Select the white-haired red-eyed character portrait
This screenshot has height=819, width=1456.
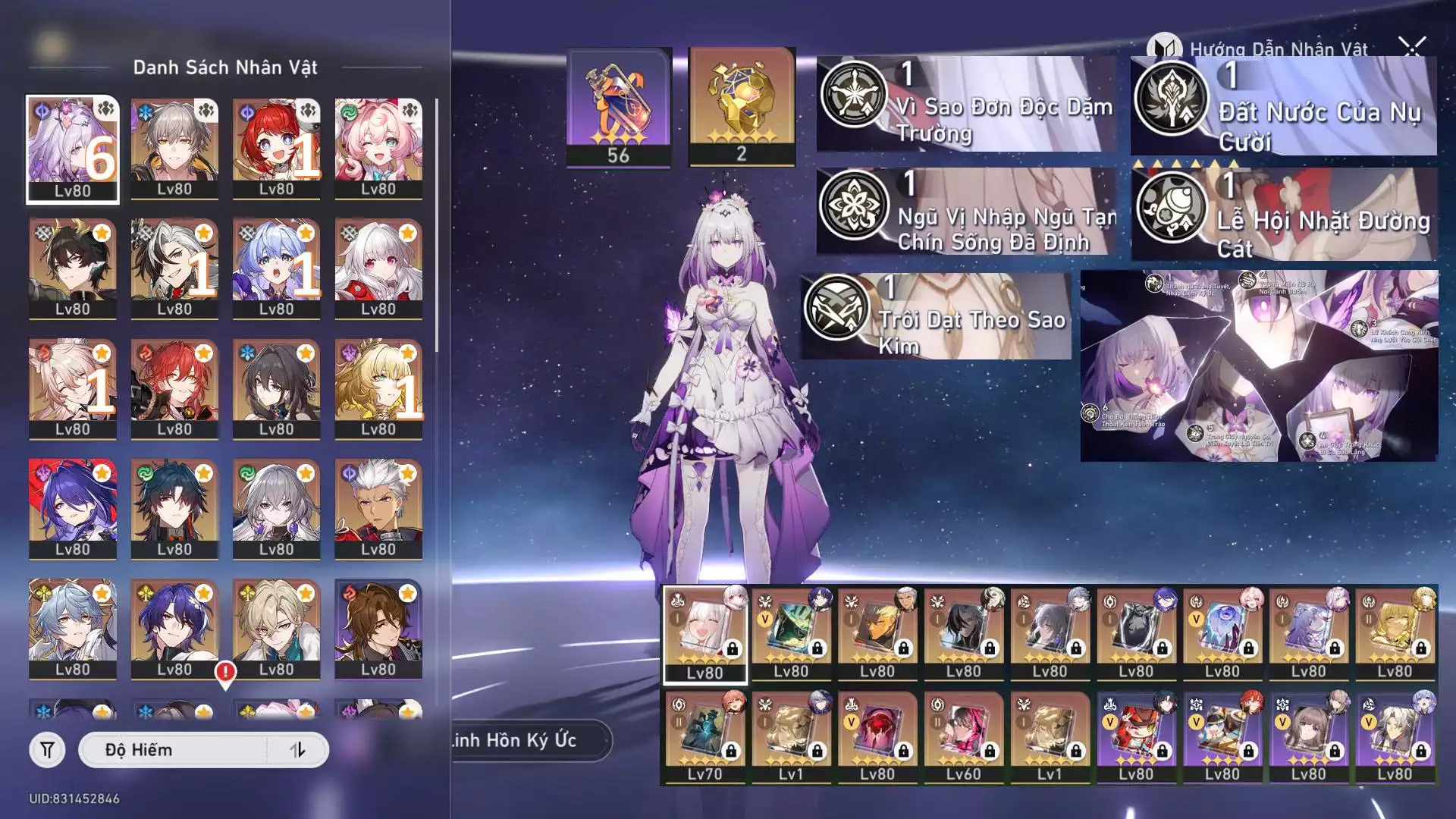pyautogui.click(x=378, y=268)
